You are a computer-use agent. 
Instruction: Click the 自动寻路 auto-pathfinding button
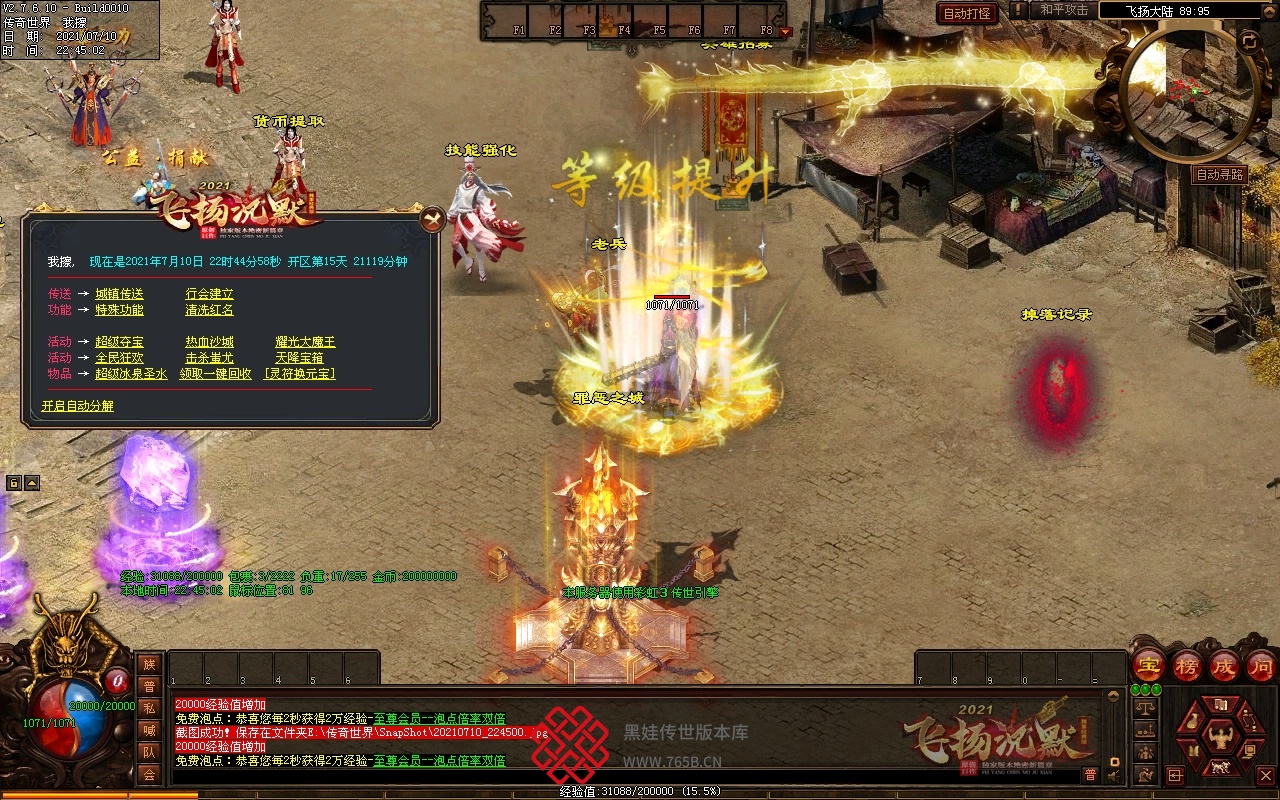pyautogui.click(x=1220, y=174)
